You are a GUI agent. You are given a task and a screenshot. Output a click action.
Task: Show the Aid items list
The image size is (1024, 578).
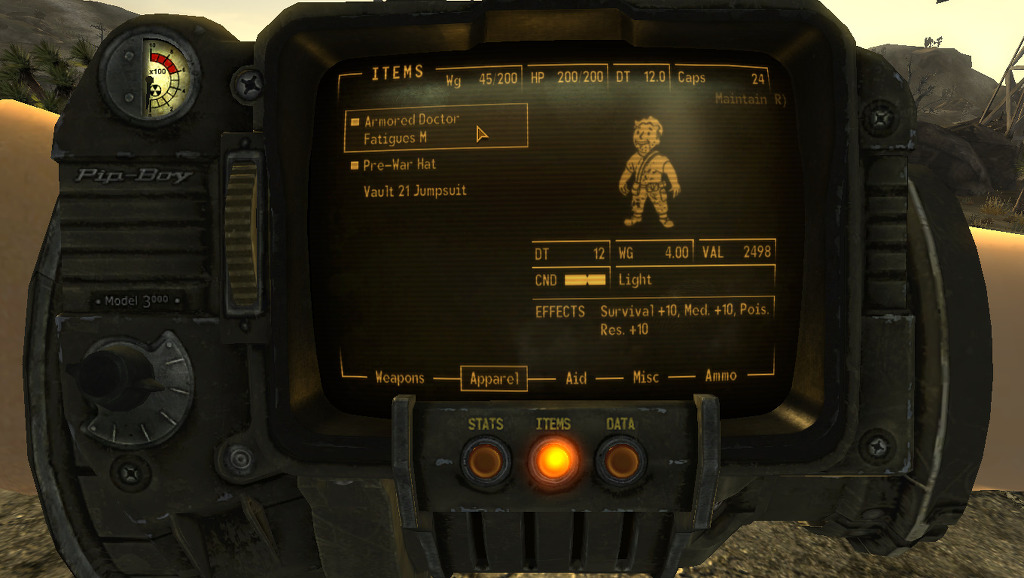click(x=576, y=378)
